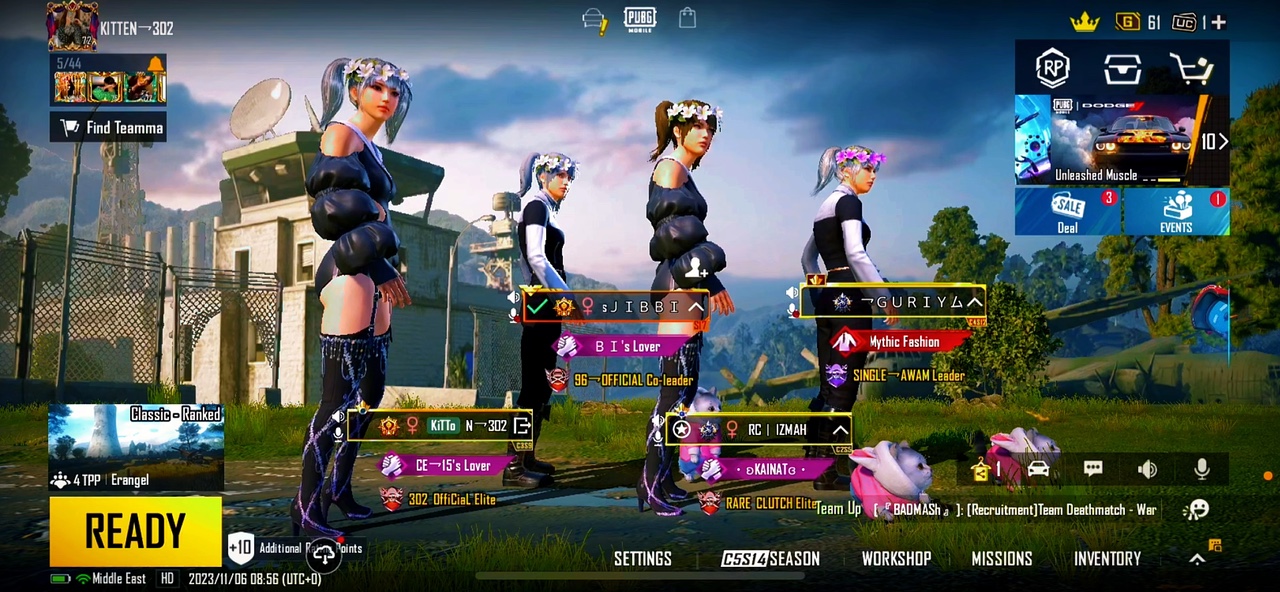
Task: Tap the yellow READY button
Action: pos(135,531)
